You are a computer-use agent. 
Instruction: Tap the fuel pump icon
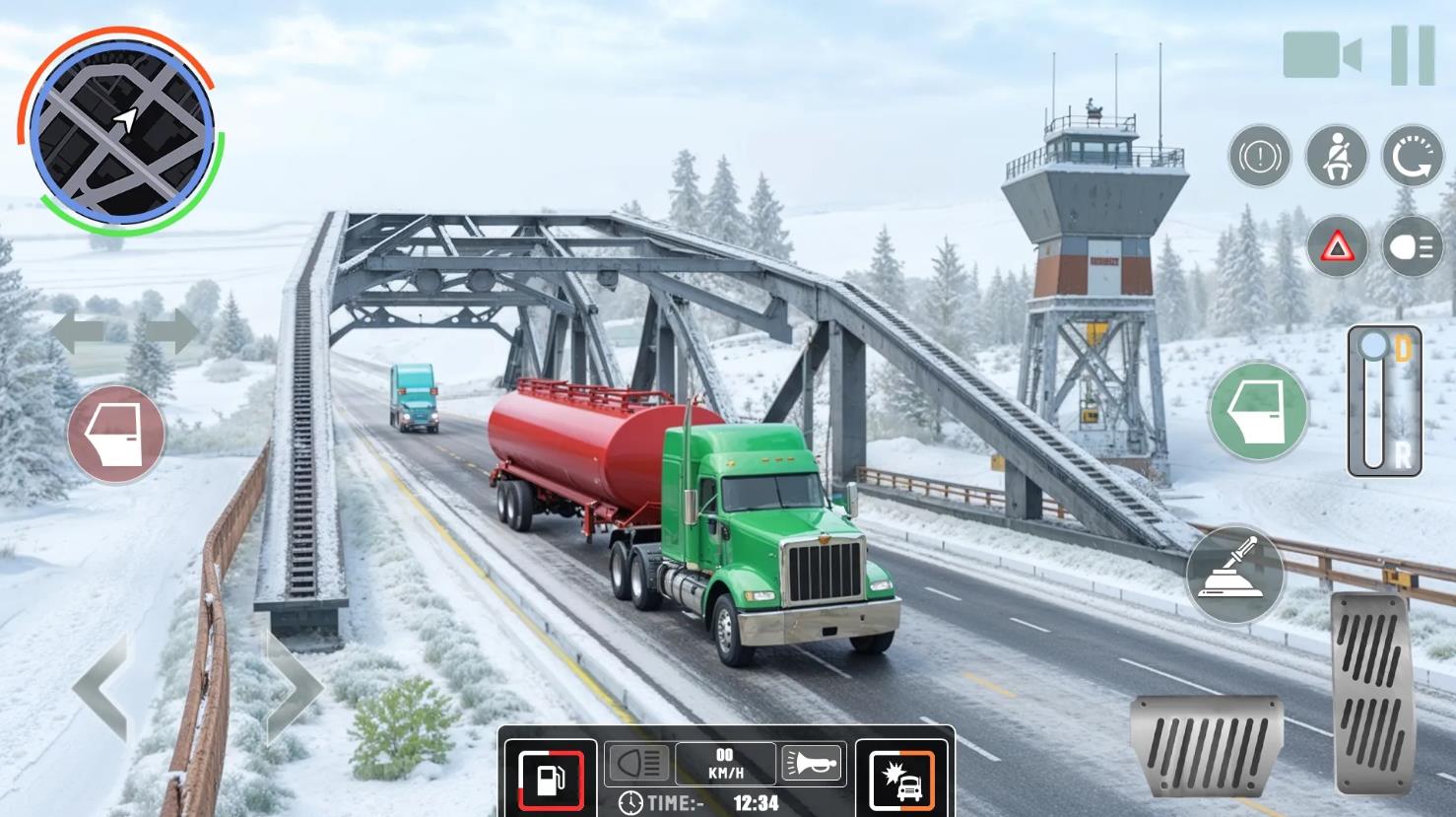pos(551,778)
